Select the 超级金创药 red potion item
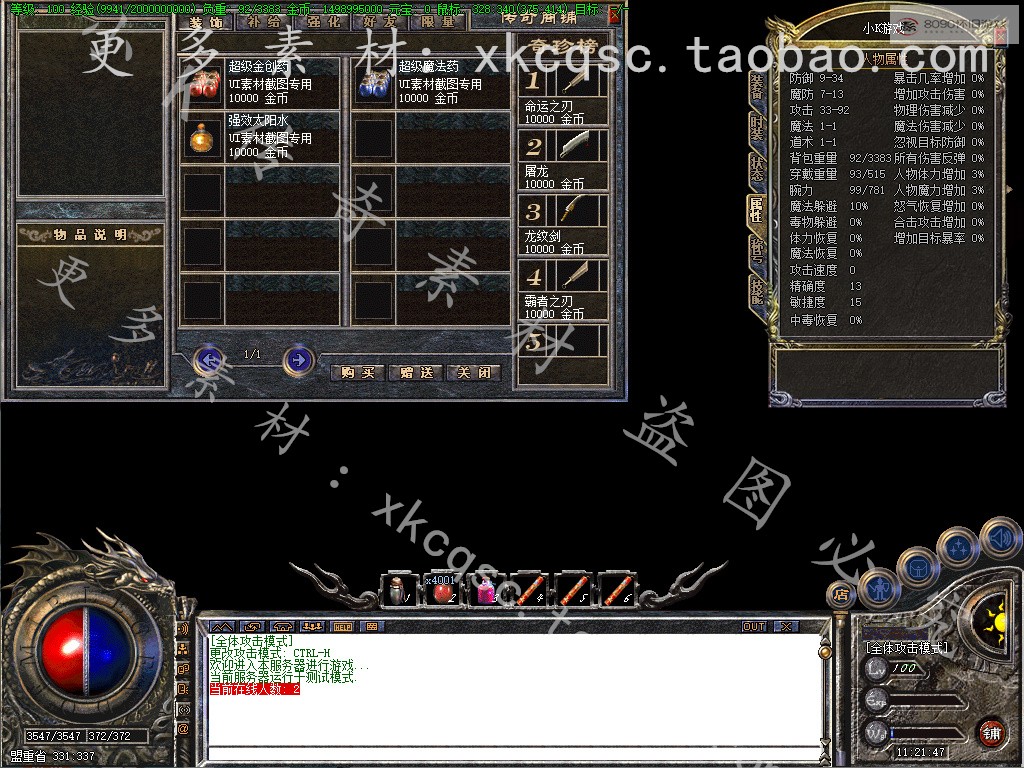Image resolution: width=1024 pixels, height=768 pixels. point(204,84)
